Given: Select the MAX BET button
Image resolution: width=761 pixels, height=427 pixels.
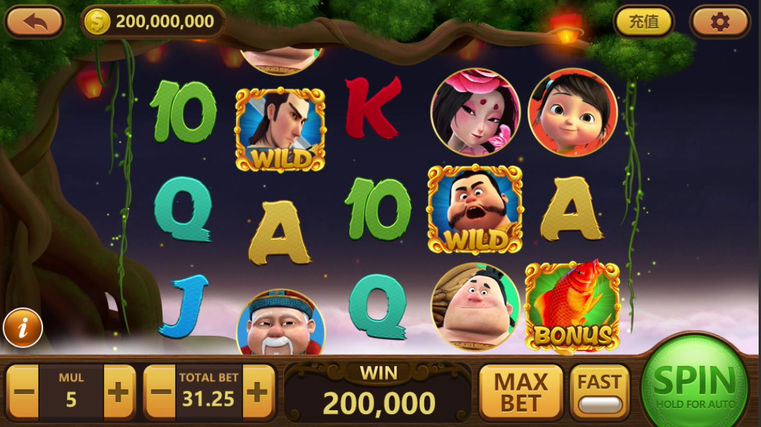Looking at the screenshot, I should (x=520, y=392).
